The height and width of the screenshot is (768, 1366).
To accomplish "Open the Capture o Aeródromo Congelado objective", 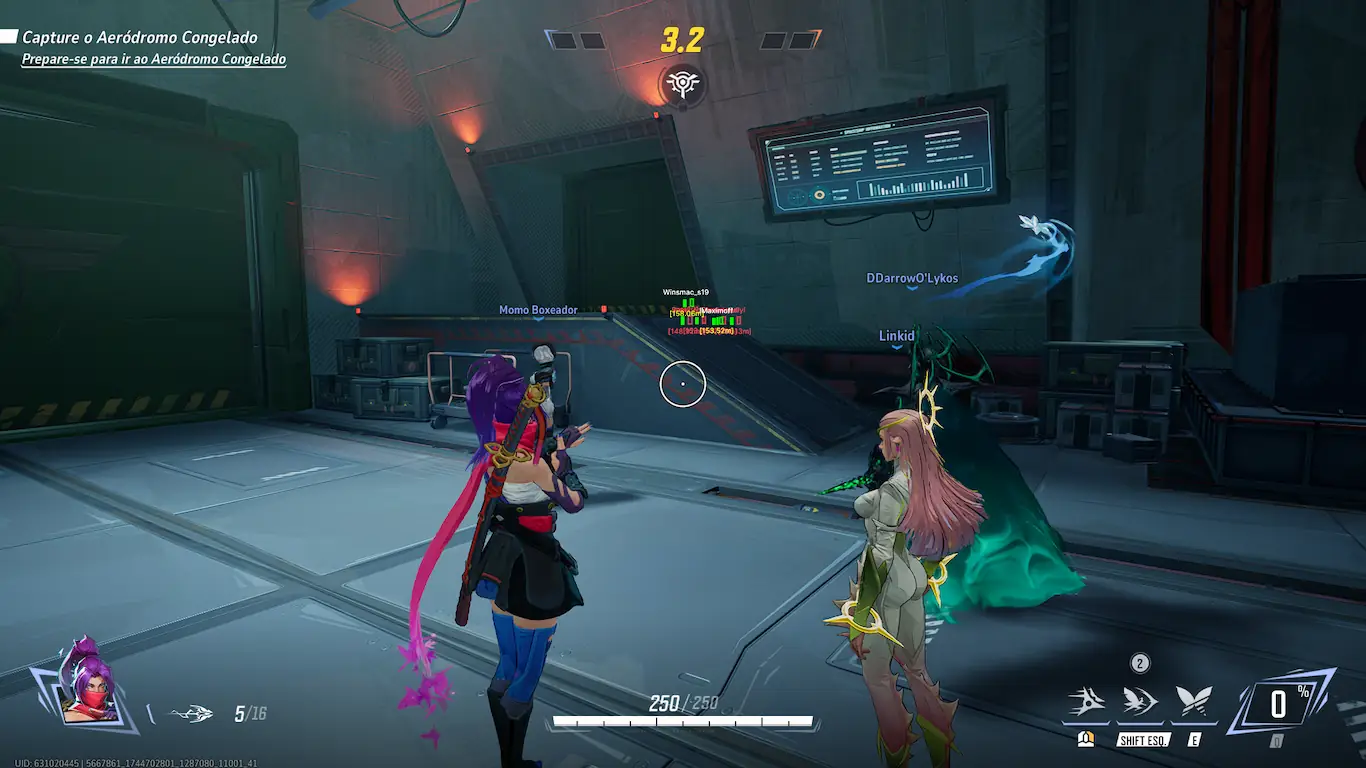I will tap(139, 38).
